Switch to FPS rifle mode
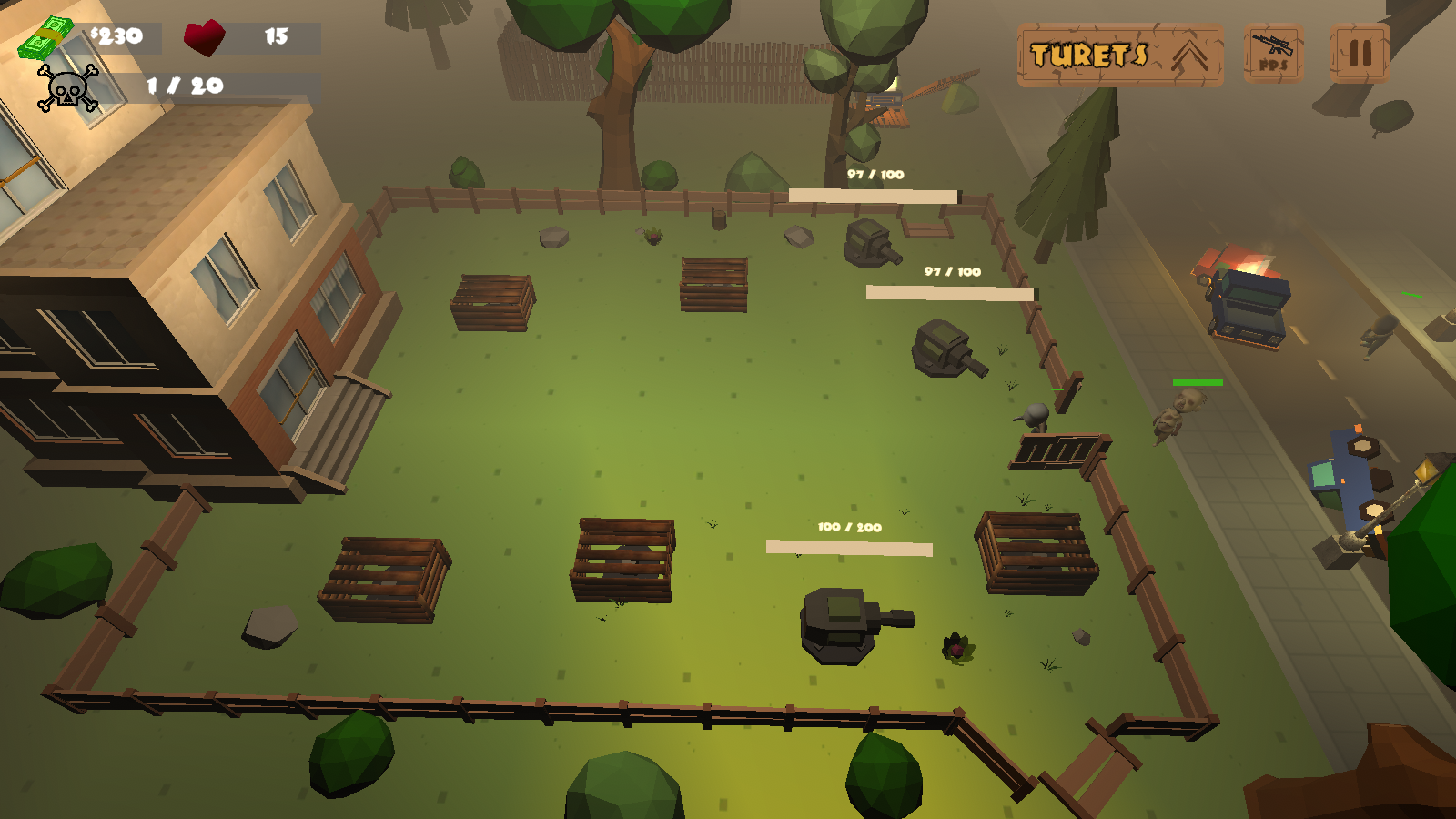The width and height of the screenshot is (1456, 819). point(1273,55)
